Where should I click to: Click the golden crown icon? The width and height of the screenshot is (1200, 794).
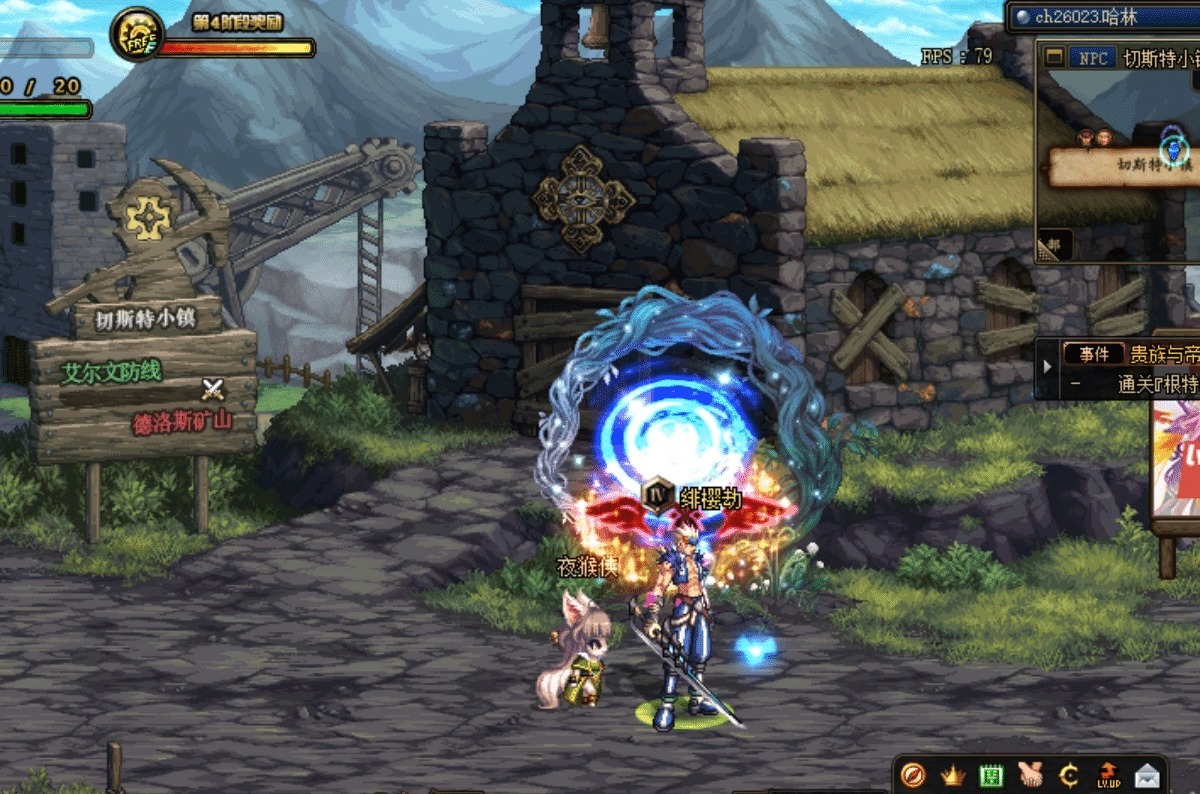(x=951, y=775)
